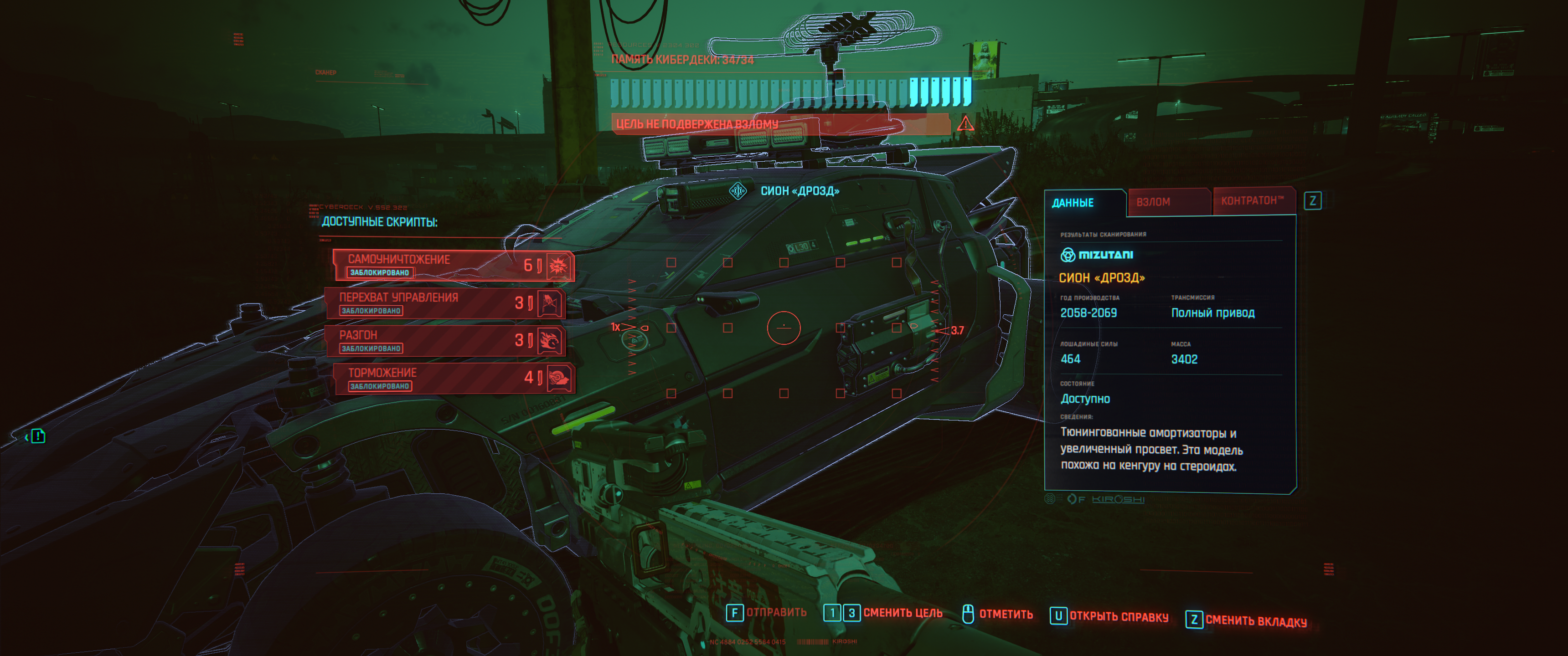Select the Торможение script
The image size is (1568, 656).
tap(453, 379)
